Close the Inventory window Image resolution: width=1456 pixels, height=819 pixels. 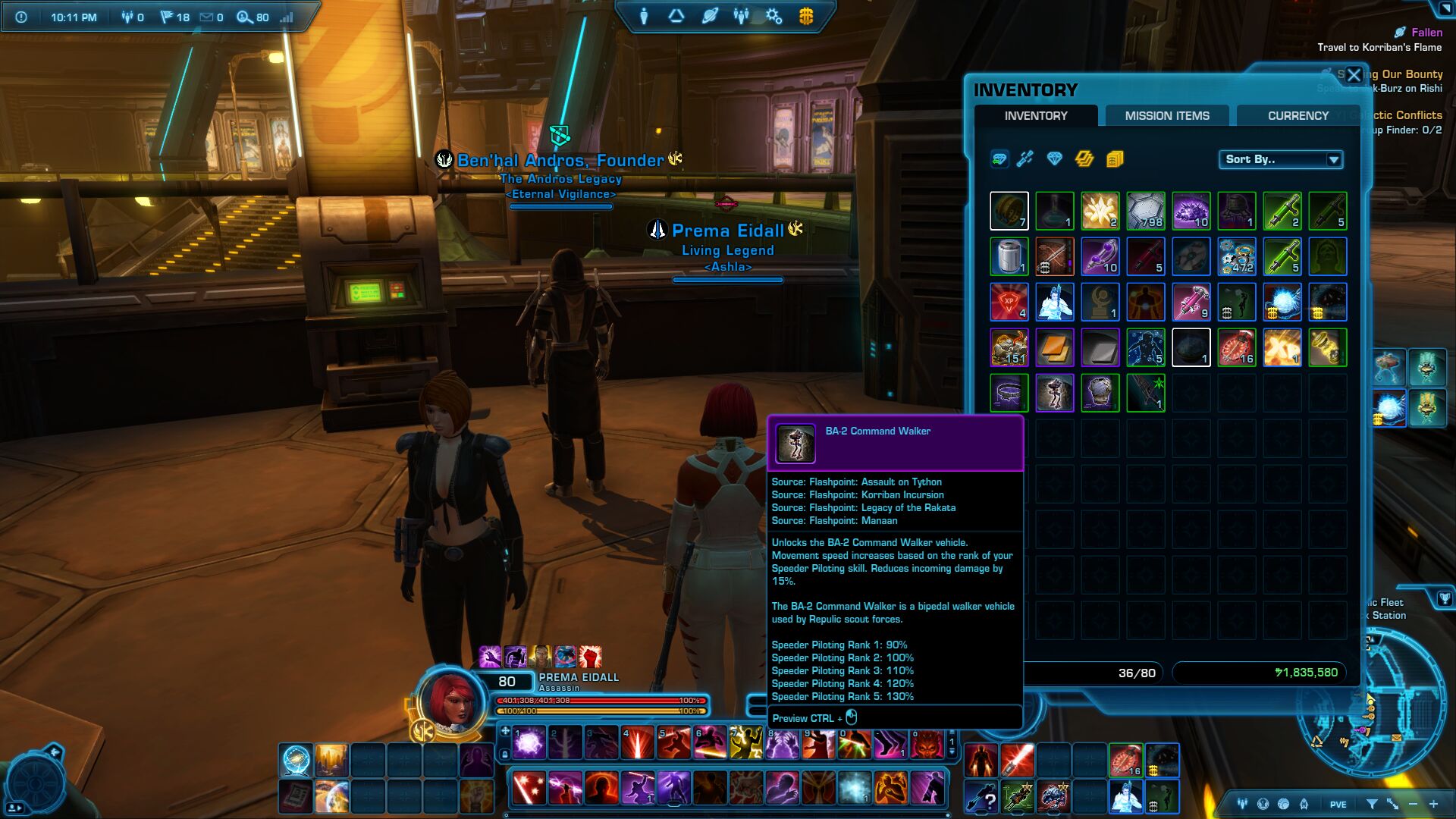(x=1354, y=75)
